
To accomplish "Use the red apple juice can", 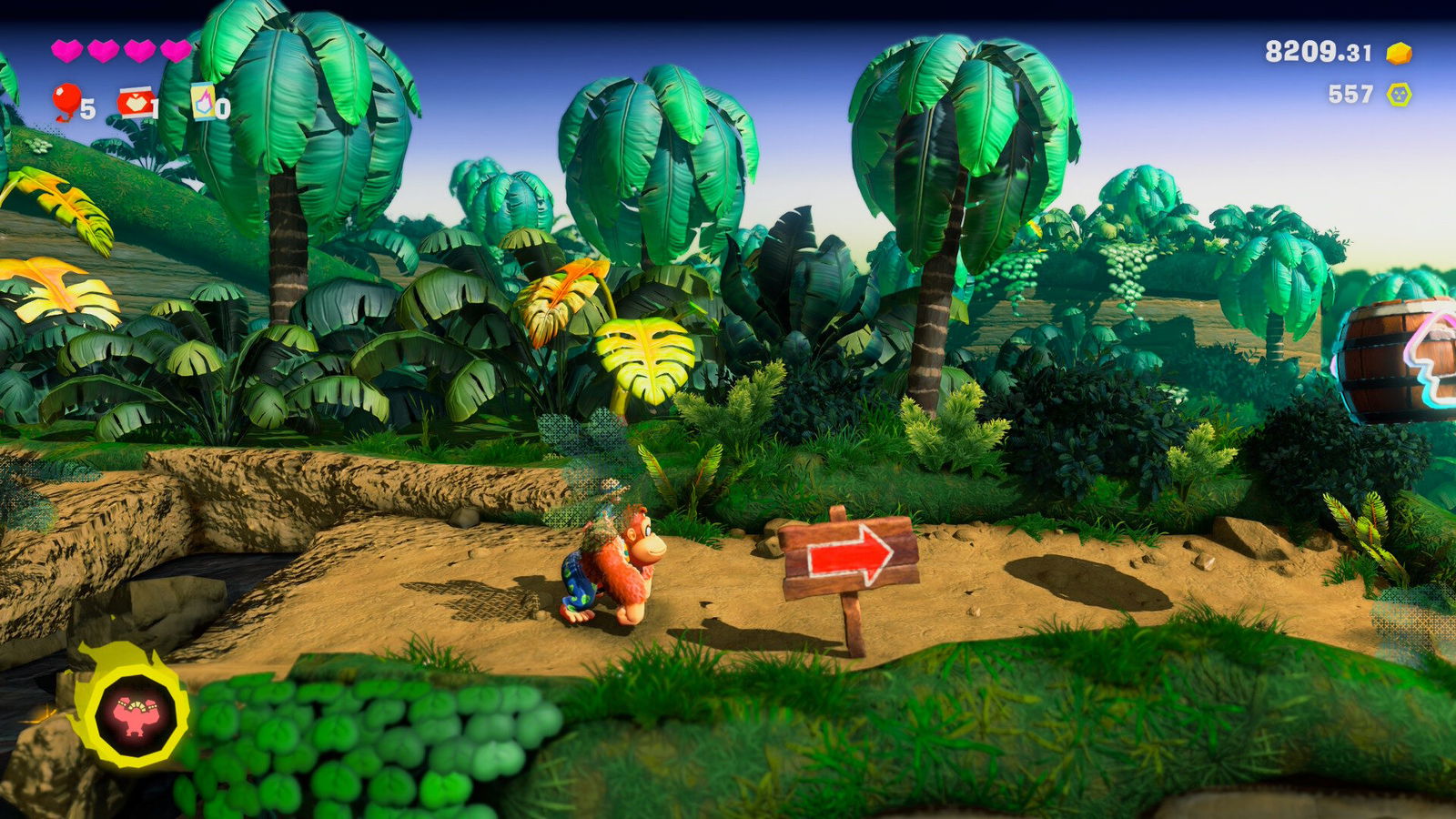I will [x=135, y=103].
